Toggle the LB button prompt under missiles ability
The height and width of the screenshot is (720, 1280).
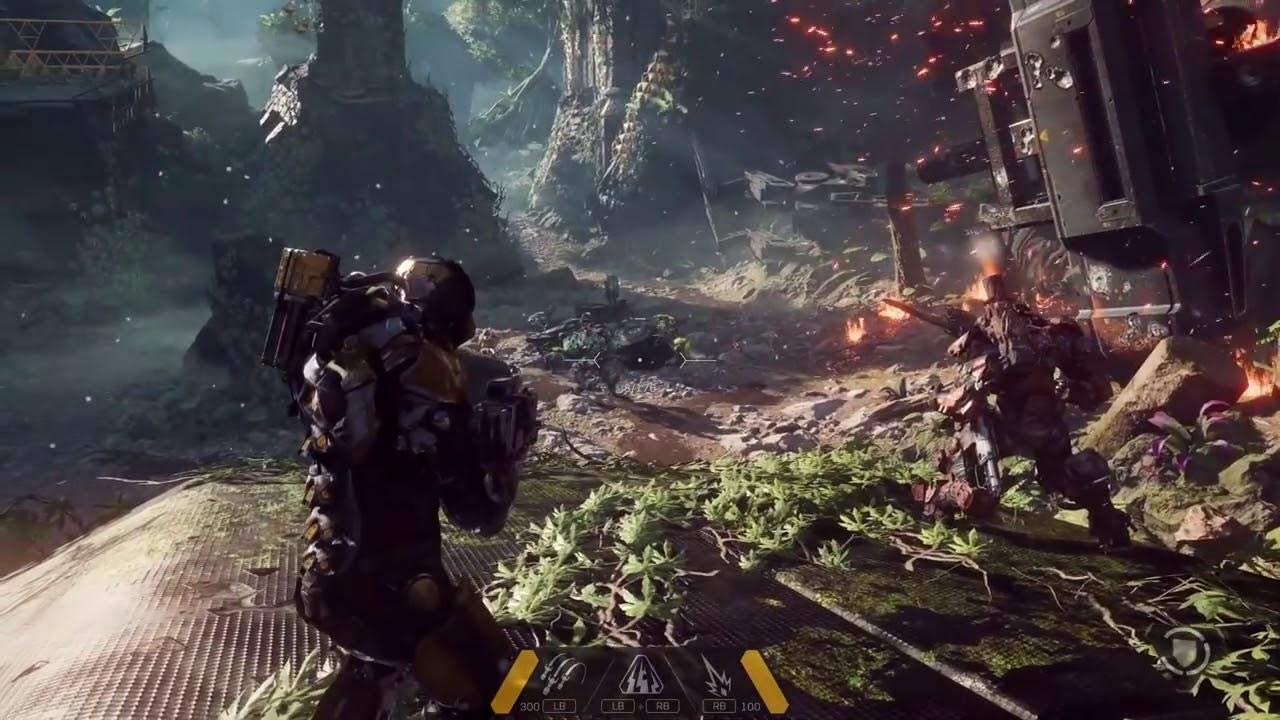558,705
